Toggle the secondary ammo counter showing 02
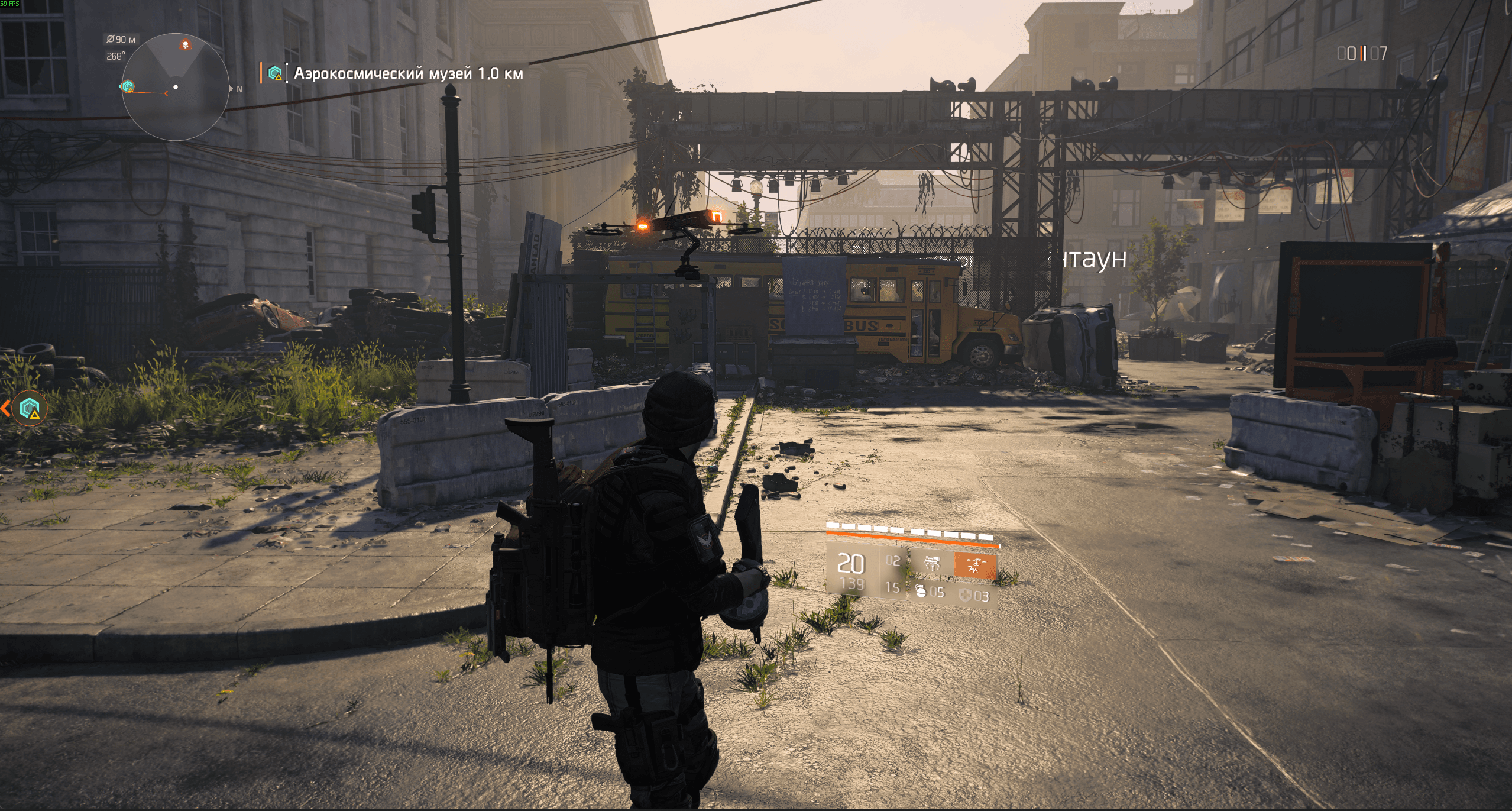Screen dimensions: 1512x811 895,562
